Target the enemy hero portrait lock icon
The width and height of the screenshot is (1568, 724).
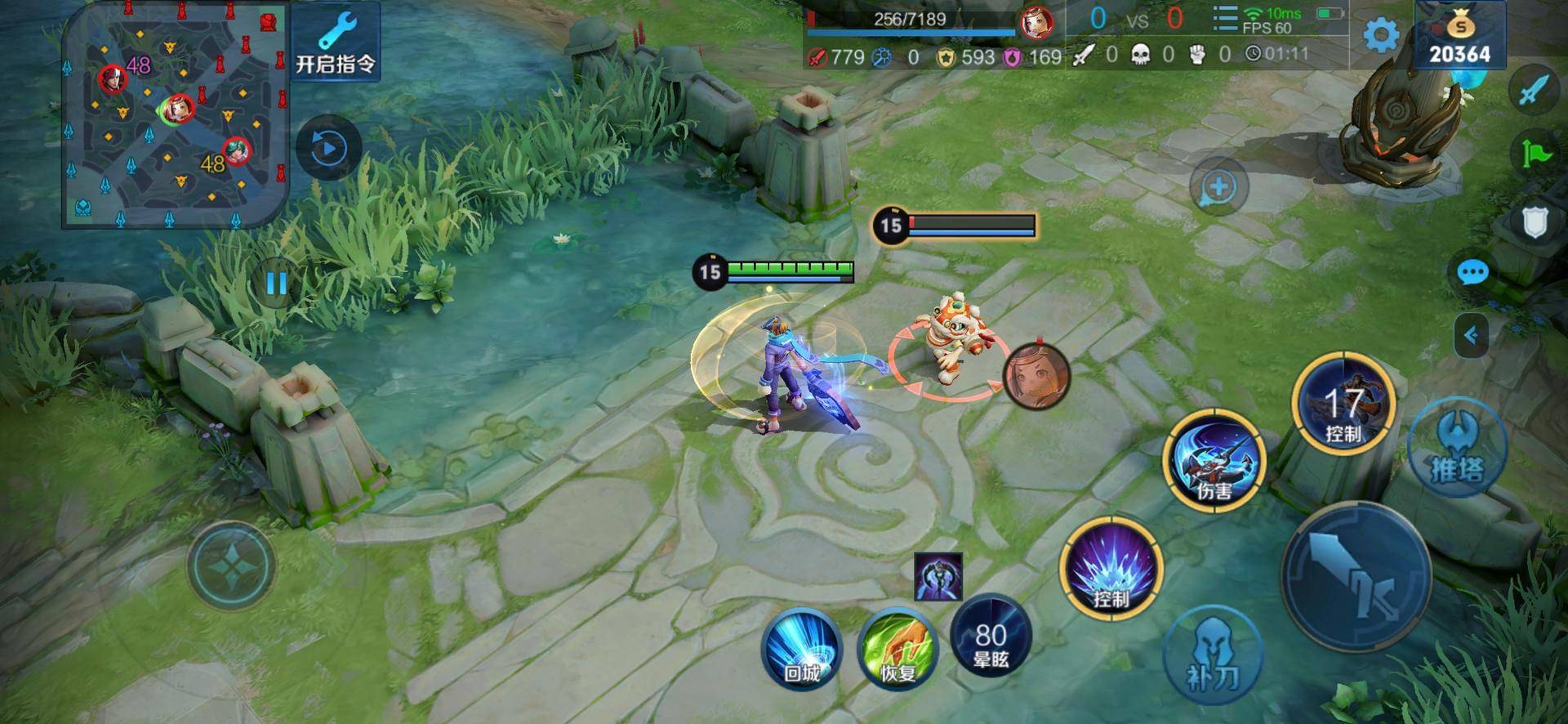(1036, 376)
